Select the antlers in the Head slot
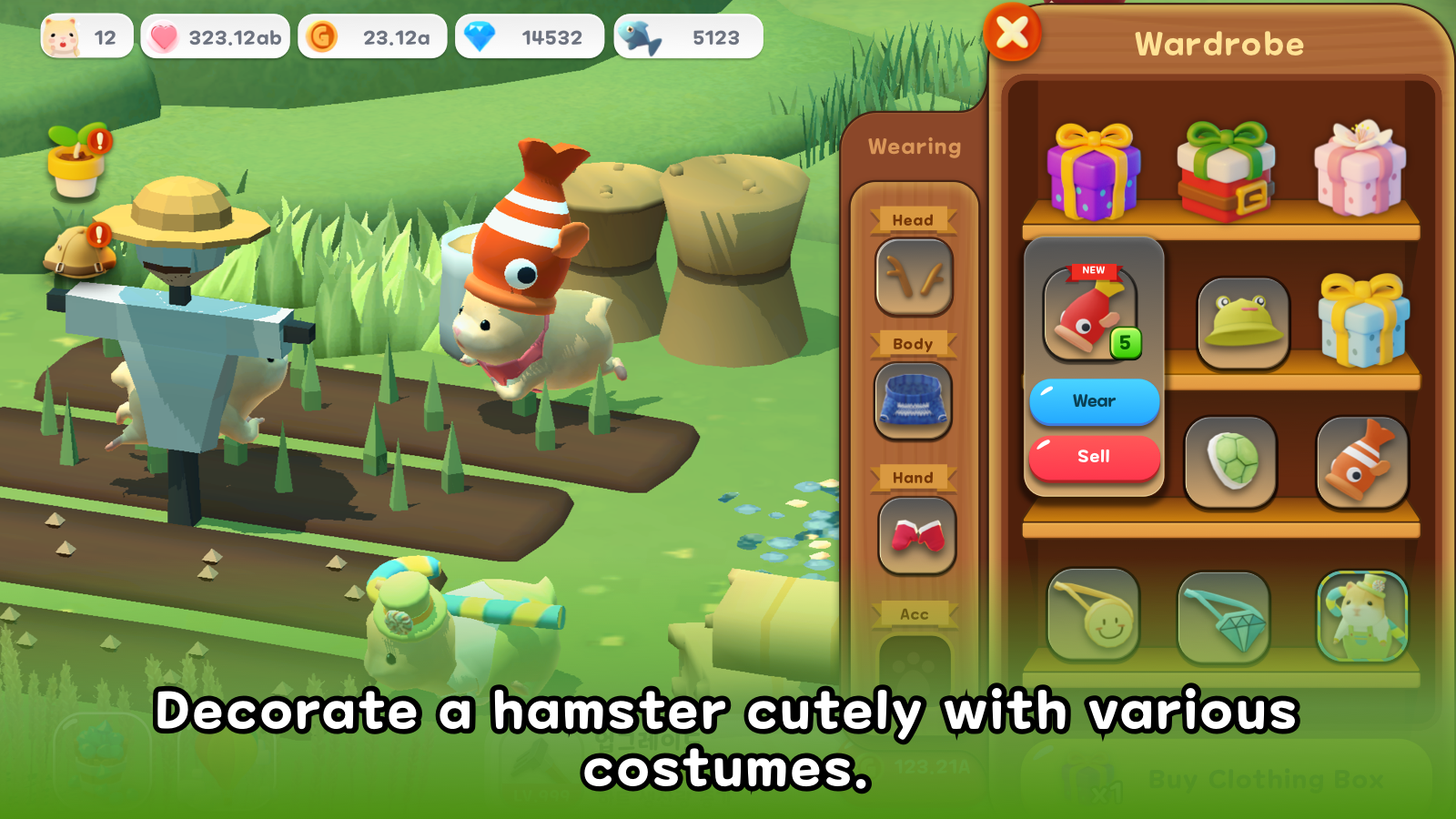 click(914, 278)
